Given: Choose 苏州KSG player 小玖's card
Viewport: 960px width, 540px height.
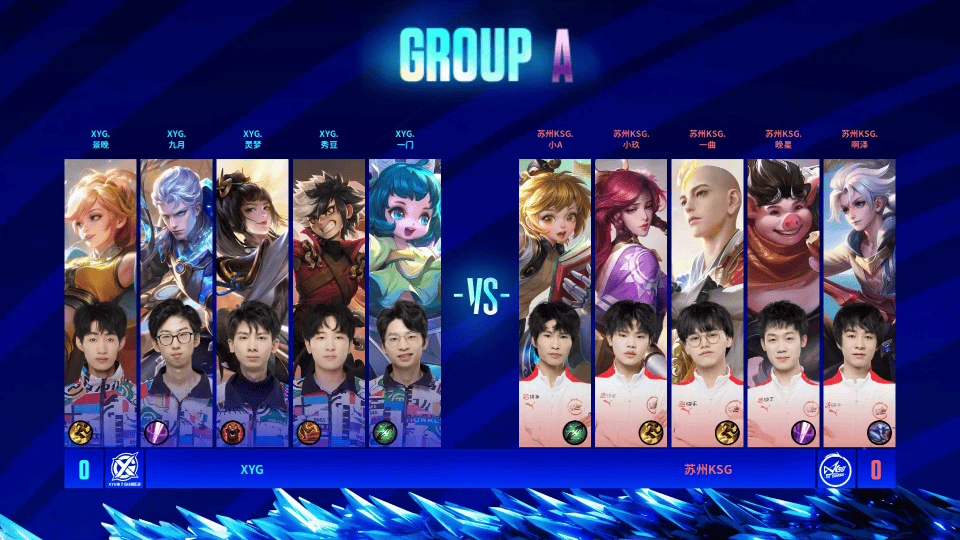Looking at the screenshot, I should tap(631, 300).
